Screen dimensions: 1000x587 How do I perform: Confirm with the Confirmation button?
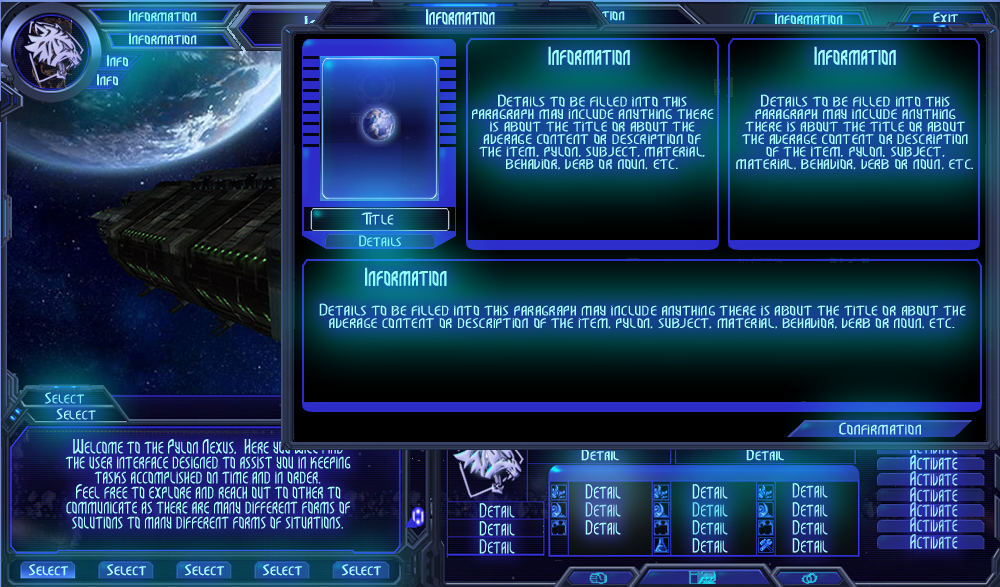[879, 429]
